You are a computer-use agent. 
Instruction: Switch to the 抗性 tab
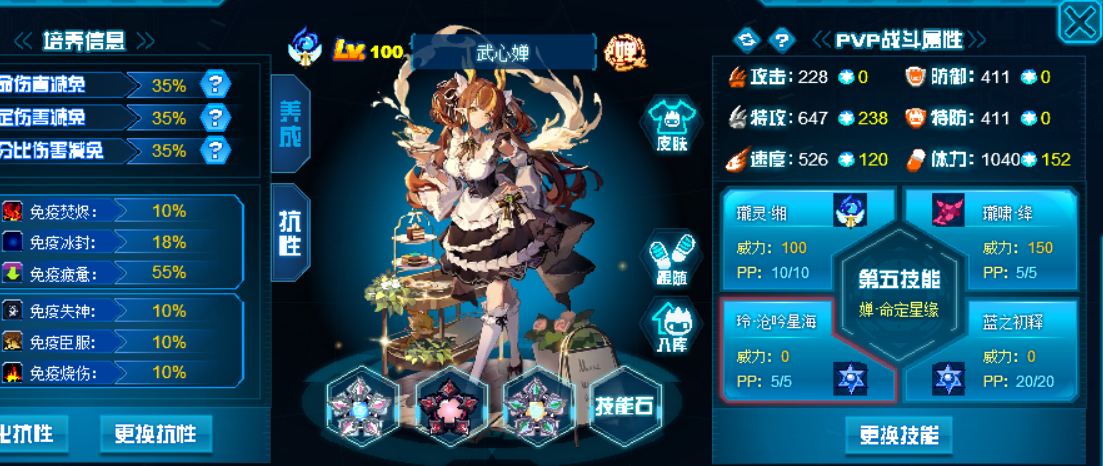point(290,234)
